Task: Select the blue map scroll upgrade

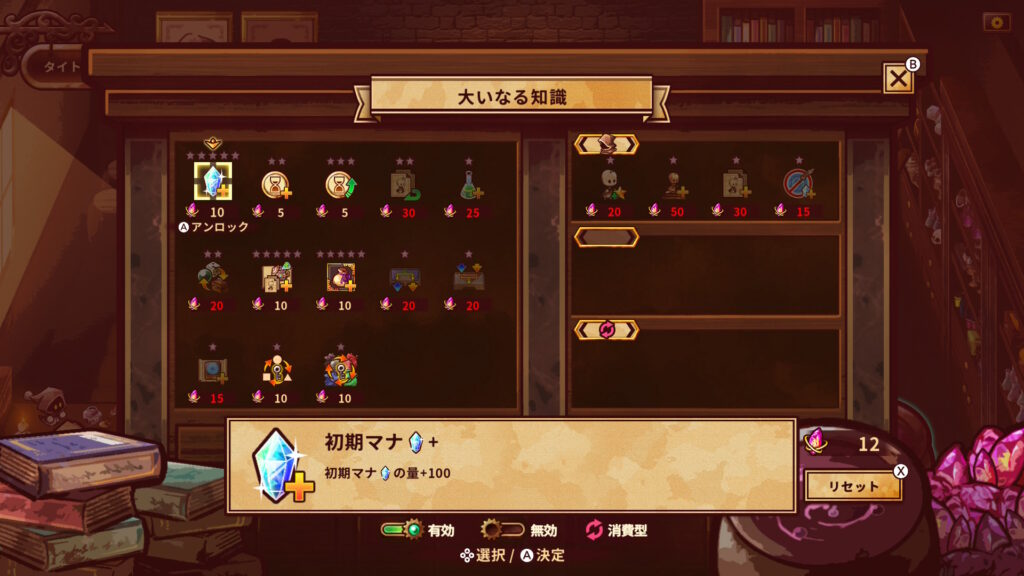Action: (212, 370)
